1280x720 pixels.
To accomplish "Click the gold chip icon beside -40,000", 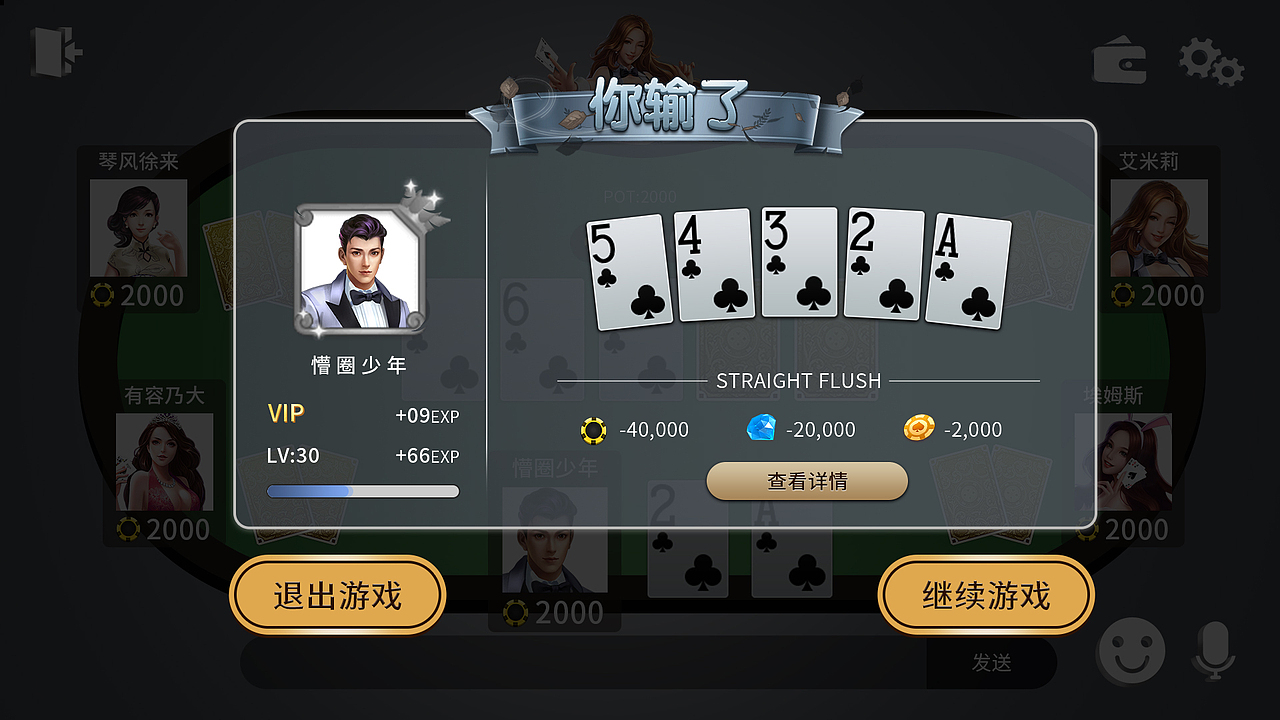I will point(594,429).
